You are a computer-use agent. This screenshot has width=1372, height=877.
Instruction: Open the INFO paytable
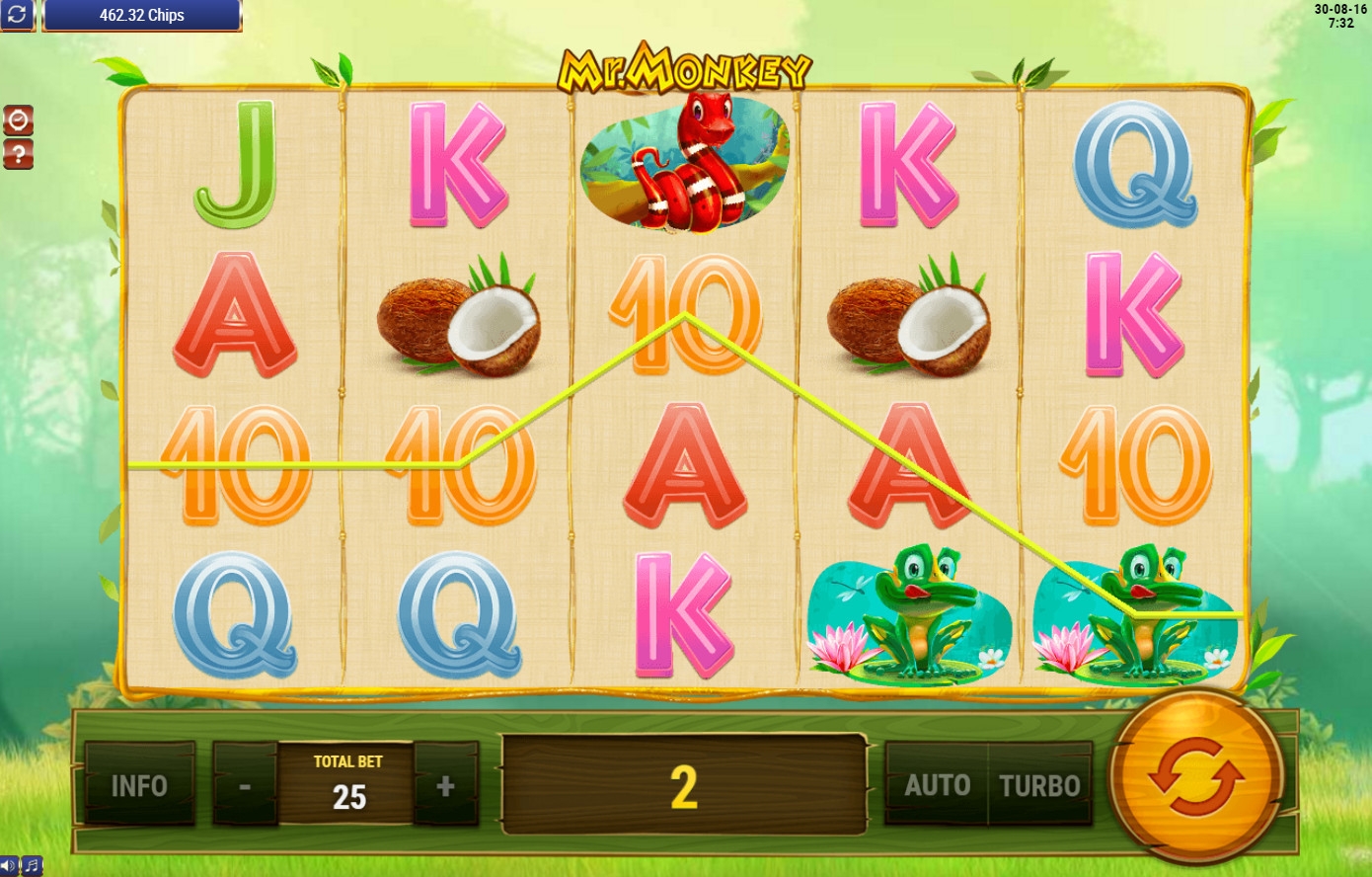139,785
